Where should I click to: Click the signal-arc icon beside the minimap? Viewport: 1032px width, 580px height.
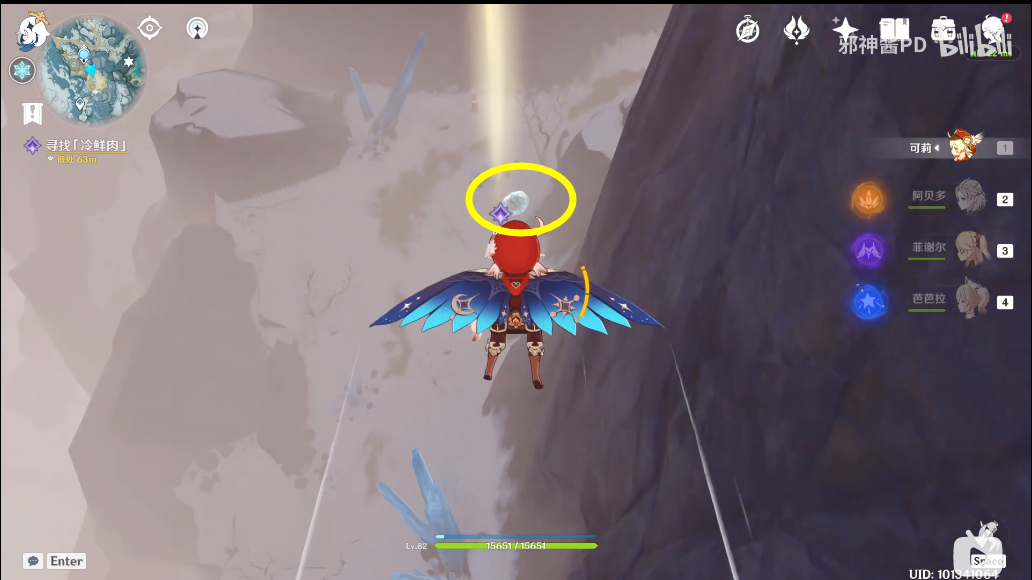(198, 29)
